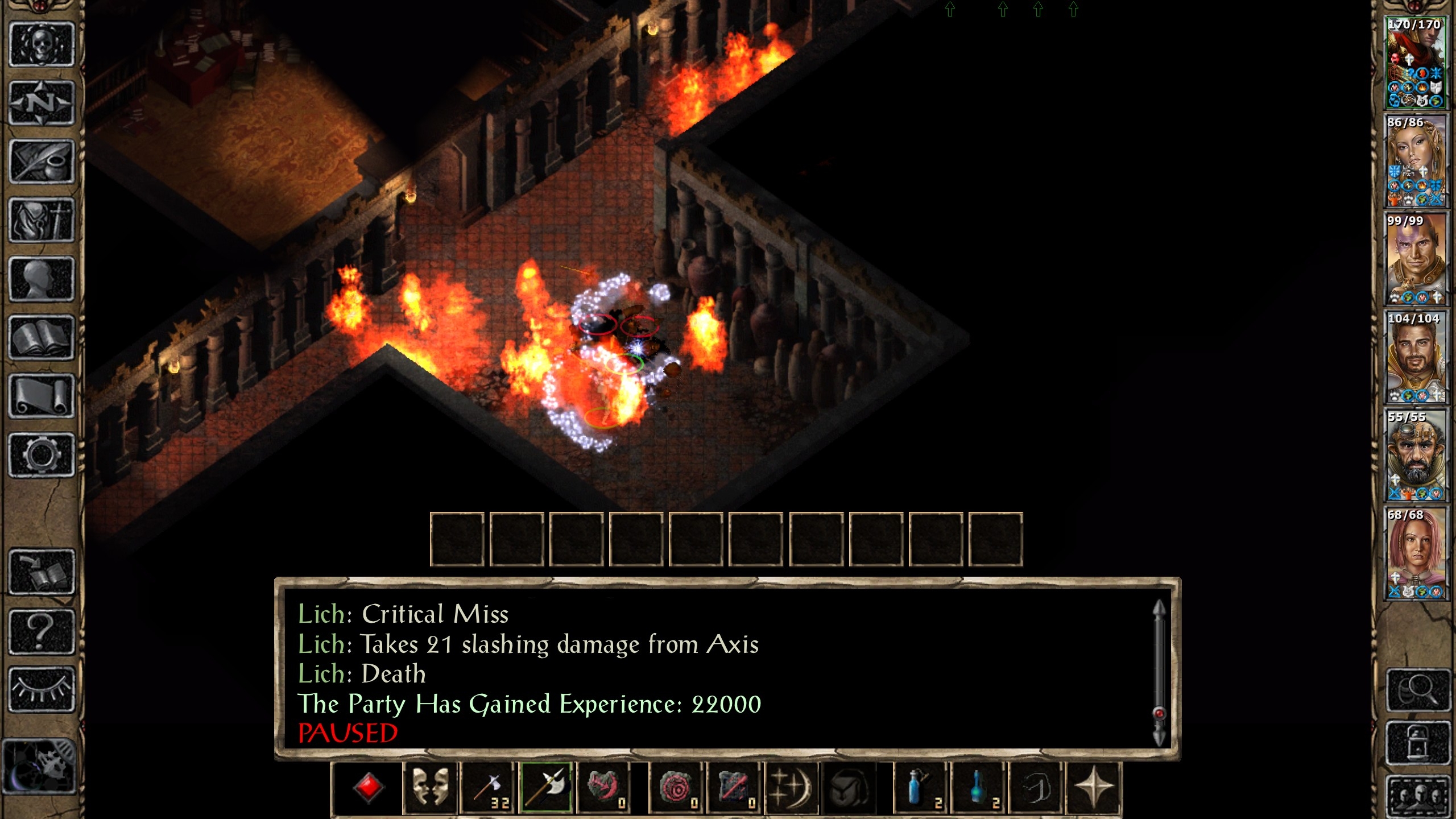The height and width of the screenshot is (819, 1456).
Task: Open the journal with the quill button
Action: click(42, 162)
